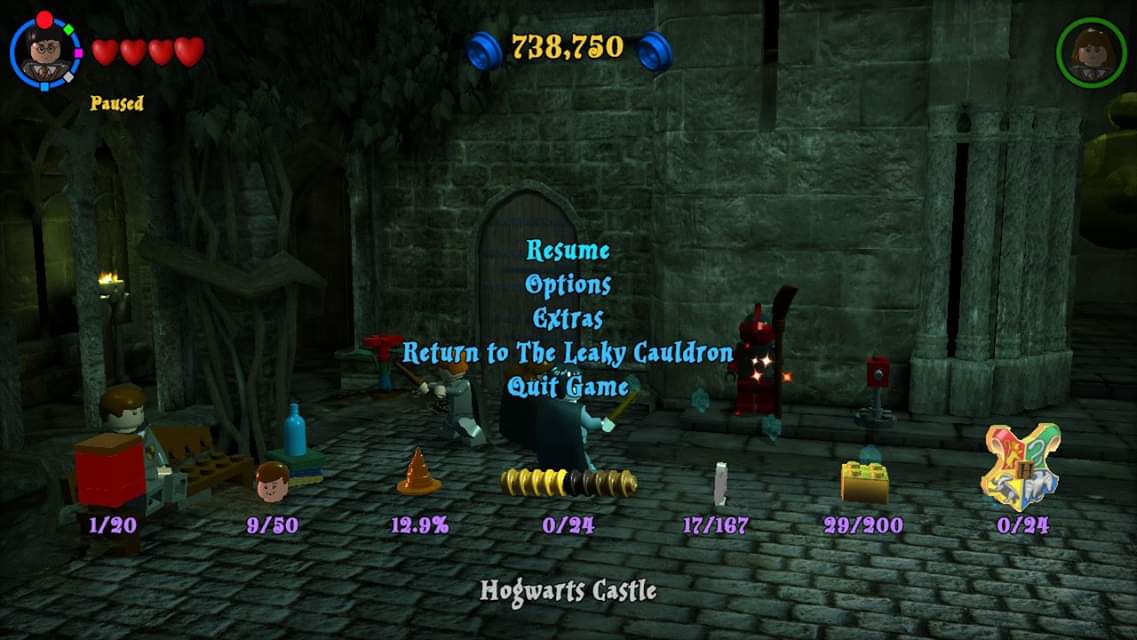Resume the paused game
This screenshot has height=640, width=1137.
(568, 250)
